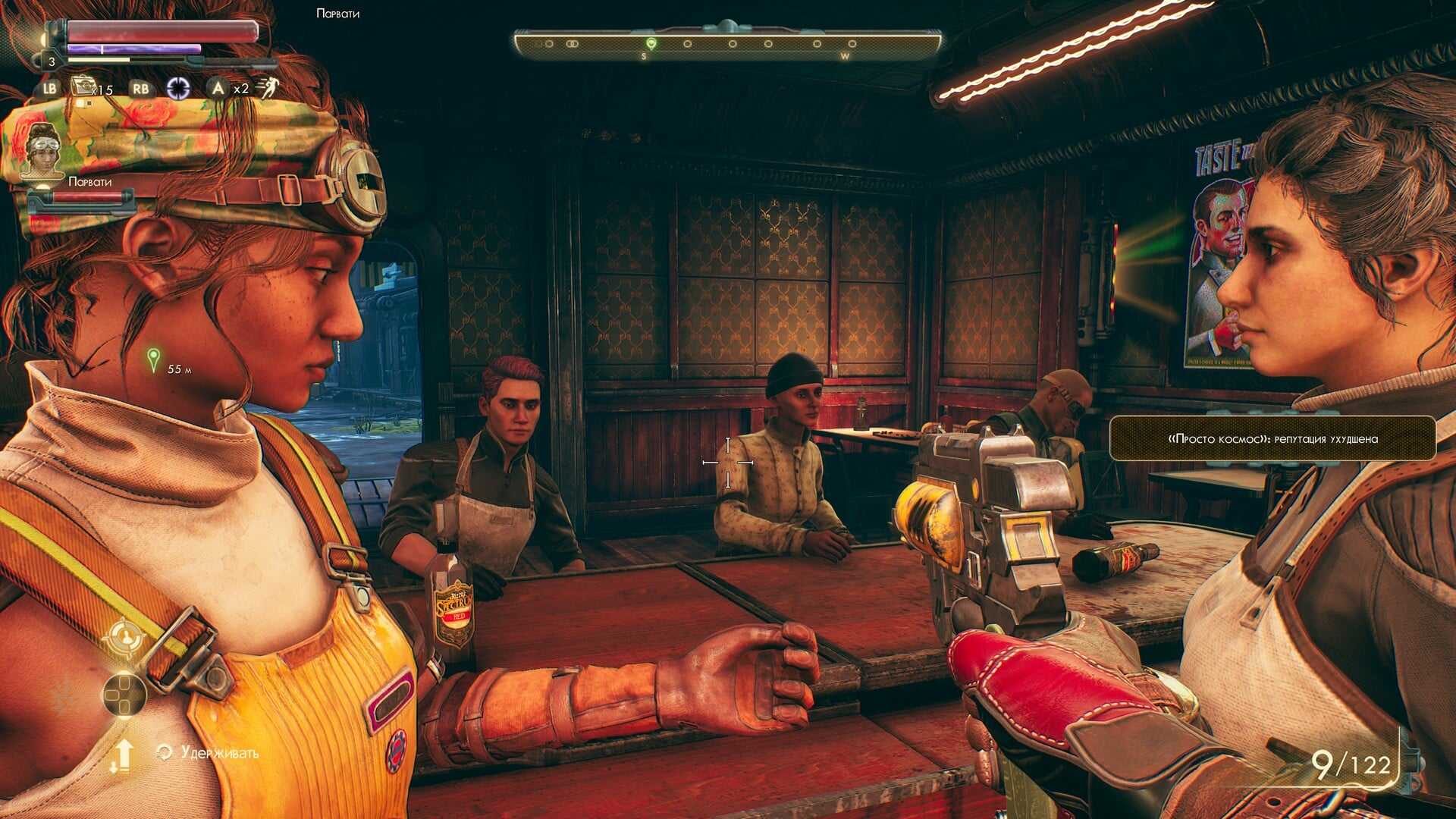Select the green 55 m waypoint marker
Viewport: 1456px width, 819px height.
[x=153, y=359]
